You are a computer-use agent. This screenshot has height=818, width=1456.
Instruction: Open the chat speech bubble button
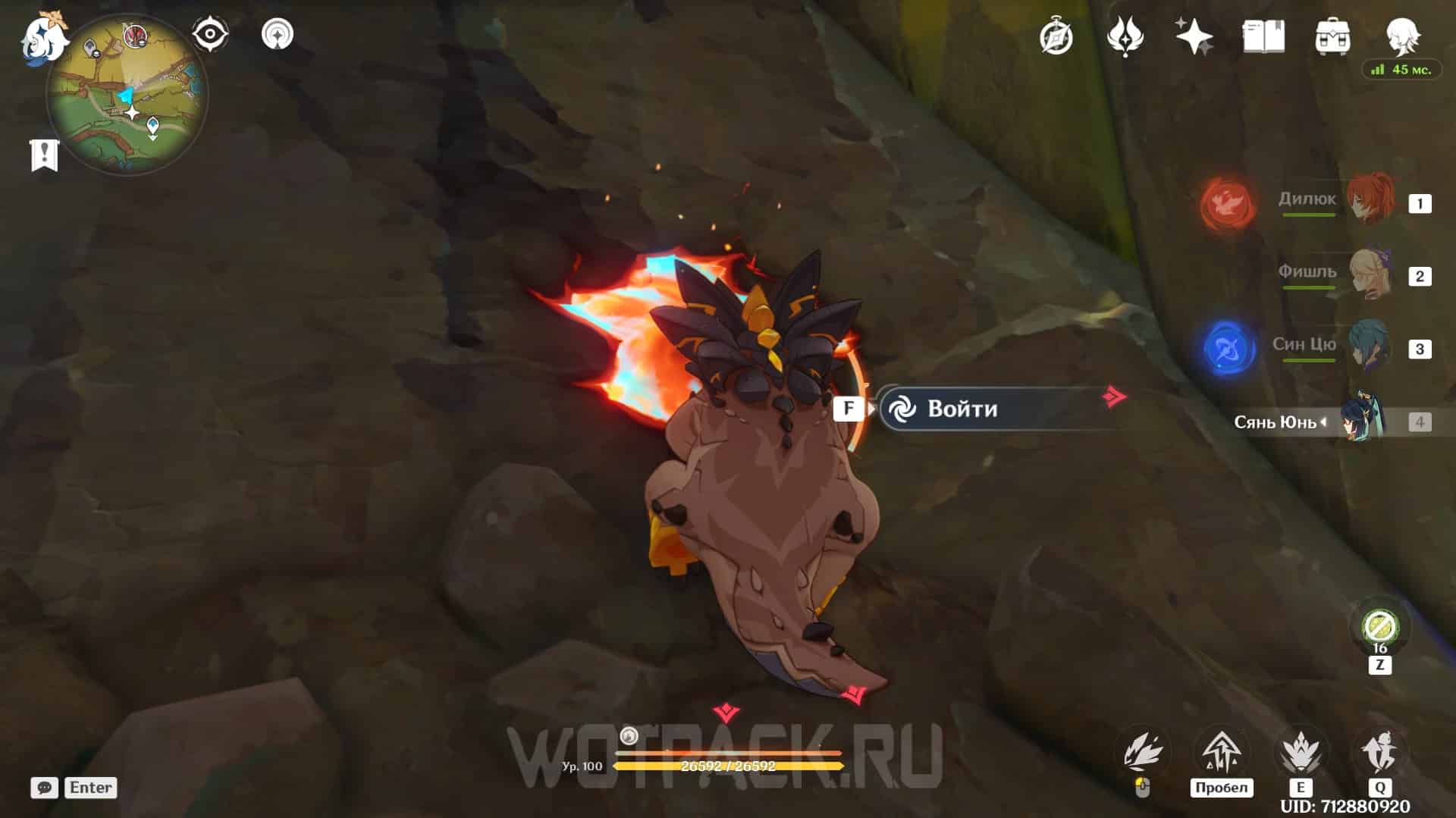(44, 788)
